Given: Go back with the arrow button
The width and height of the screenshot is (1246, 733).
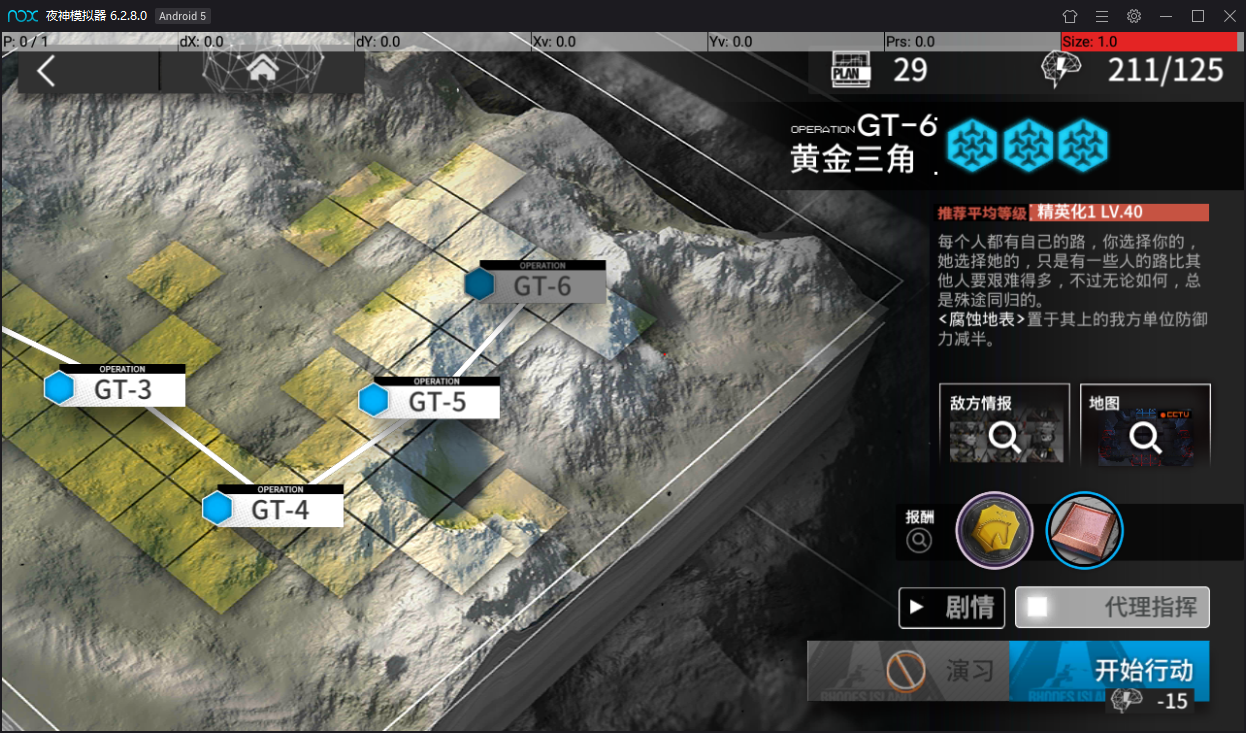Looking at the screenshot, I should 46,71.
